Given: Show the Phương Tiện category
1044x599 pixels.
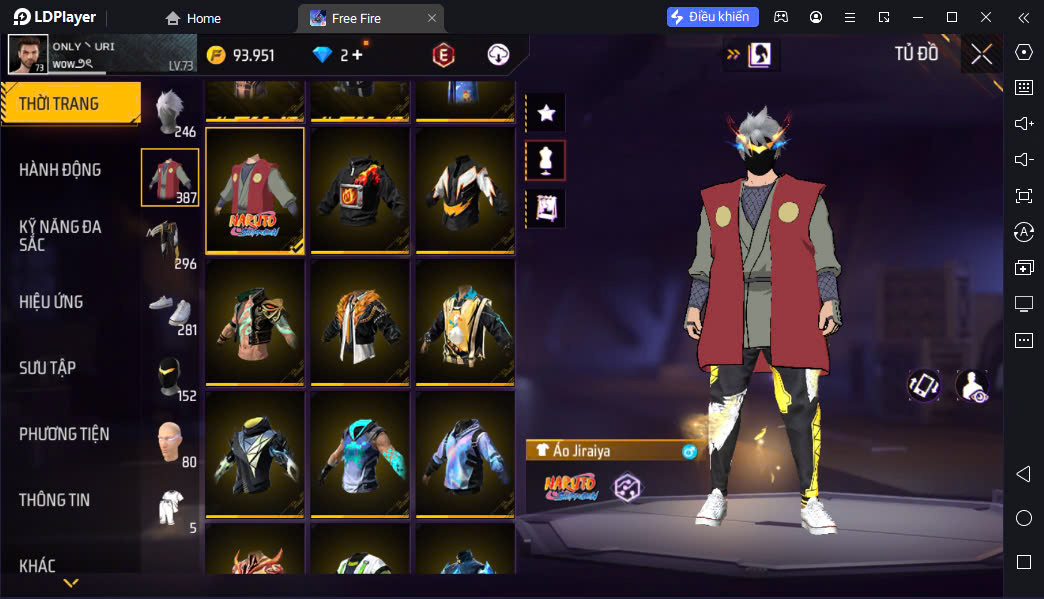Looking at the screenshot, I should [x=64, y=434].
